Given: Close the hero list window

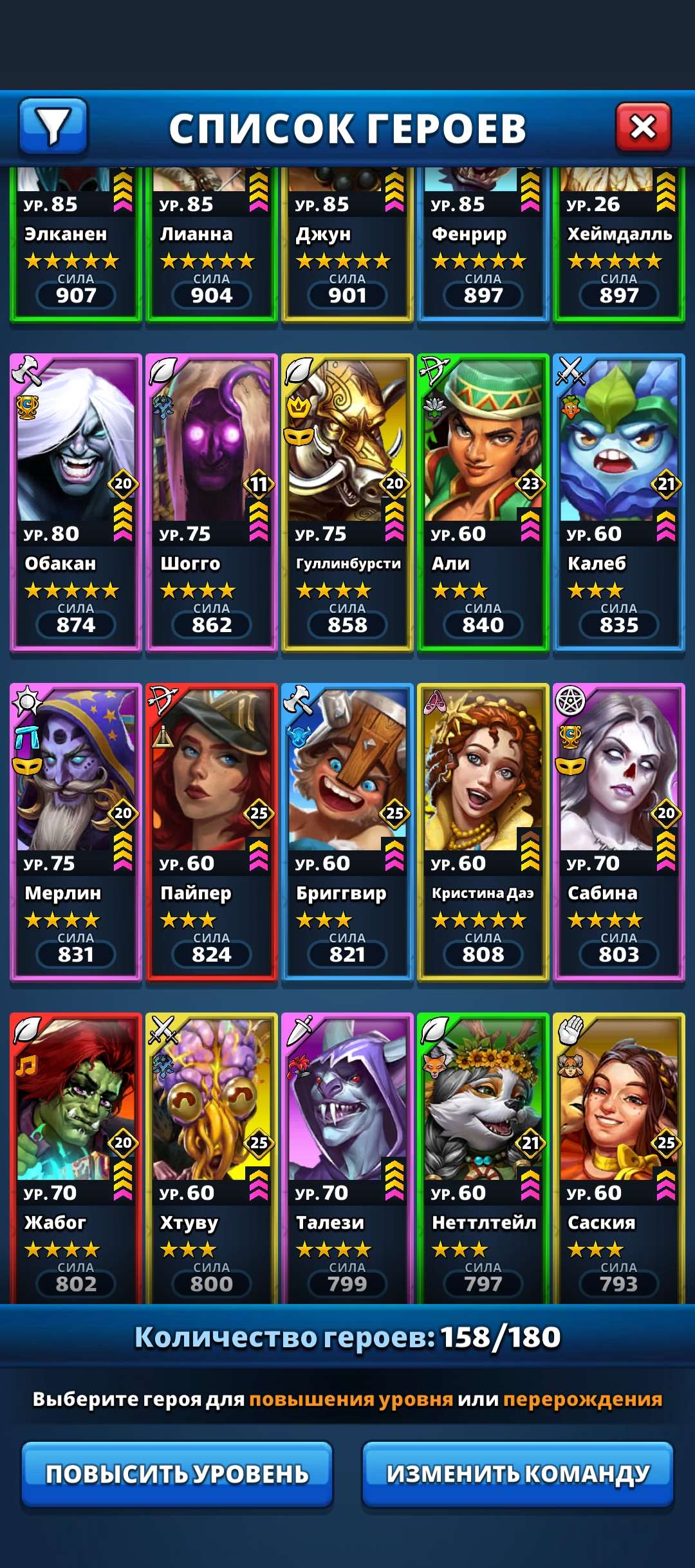Looking at the screenshot, I should pos(643,127).
